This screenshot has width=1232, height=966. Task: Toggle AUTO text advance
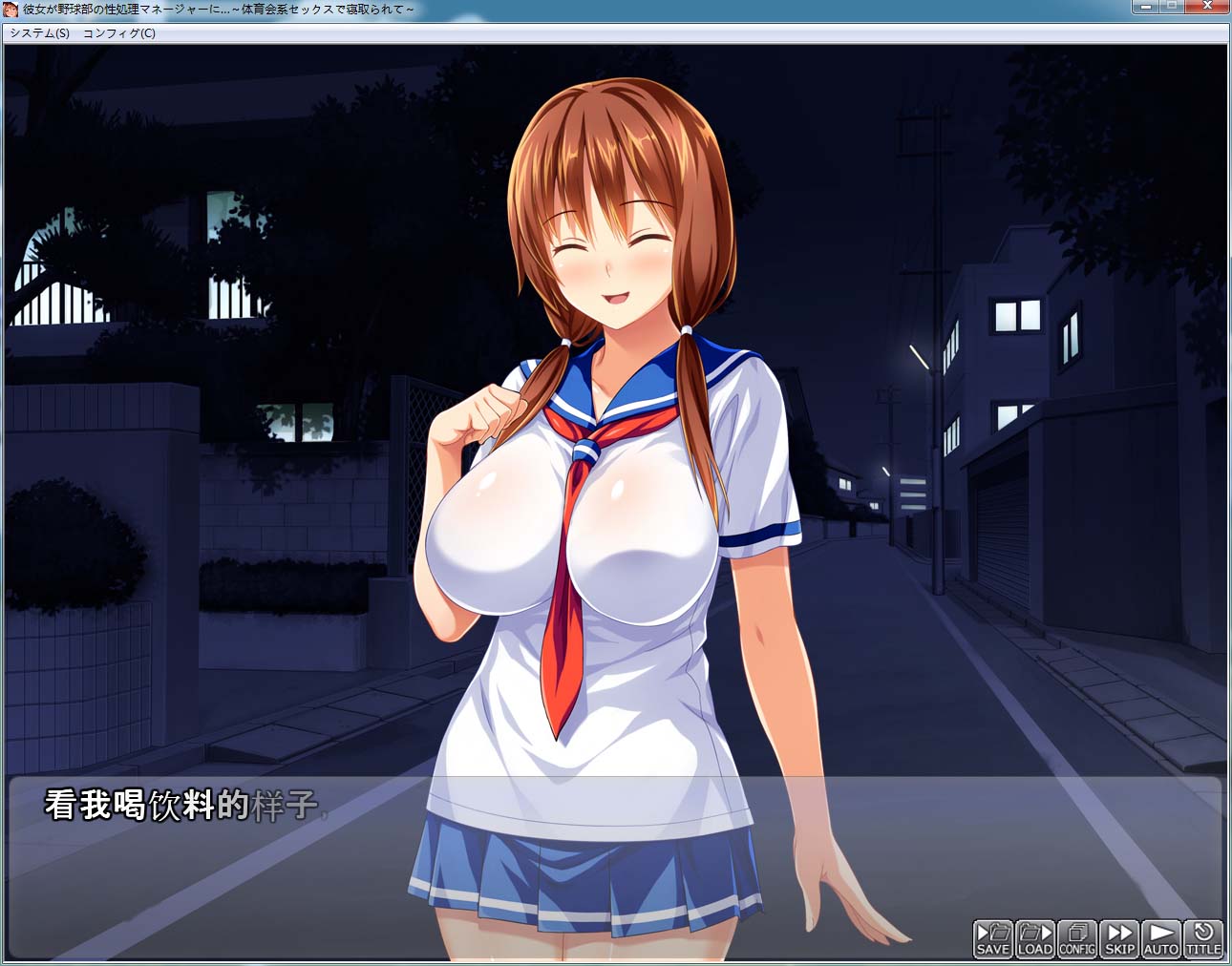tap(1161, 938)
